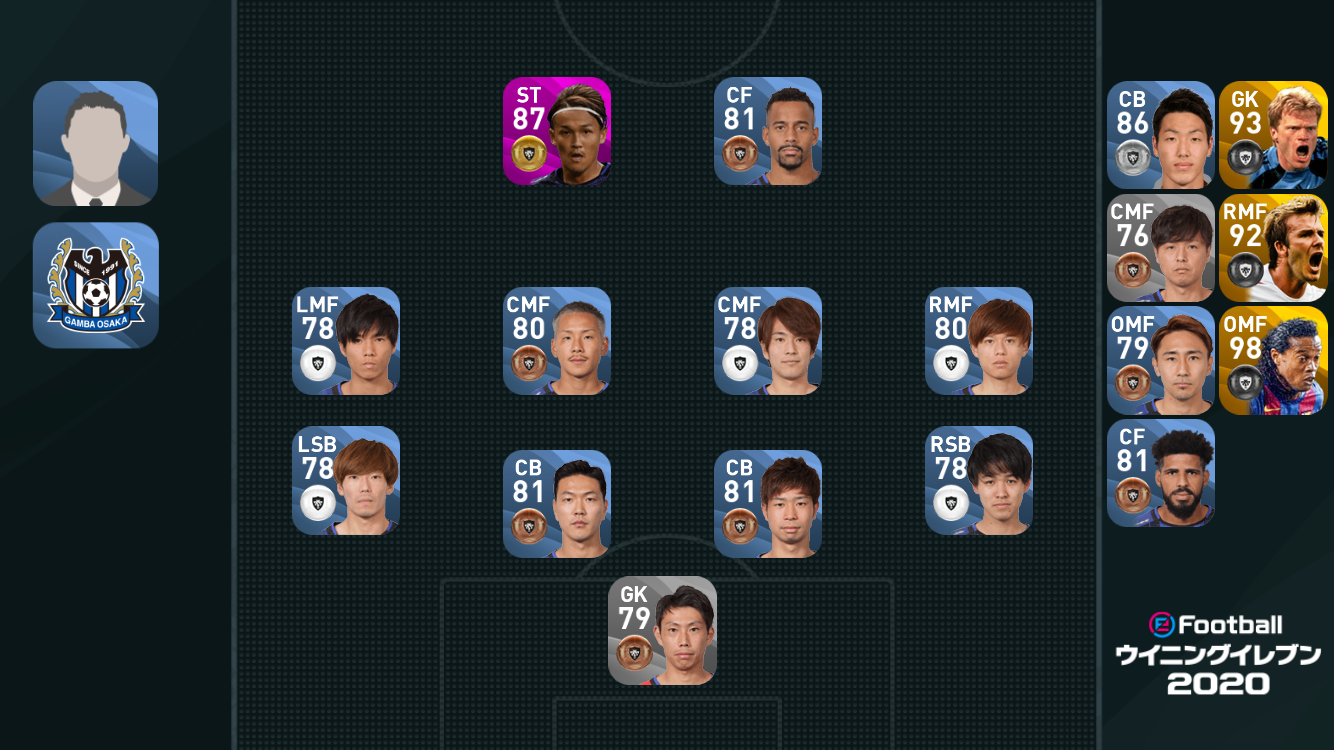The image size is (1334, 750).
Task: Open the manager silhouette tile
Action: (96, 144)
